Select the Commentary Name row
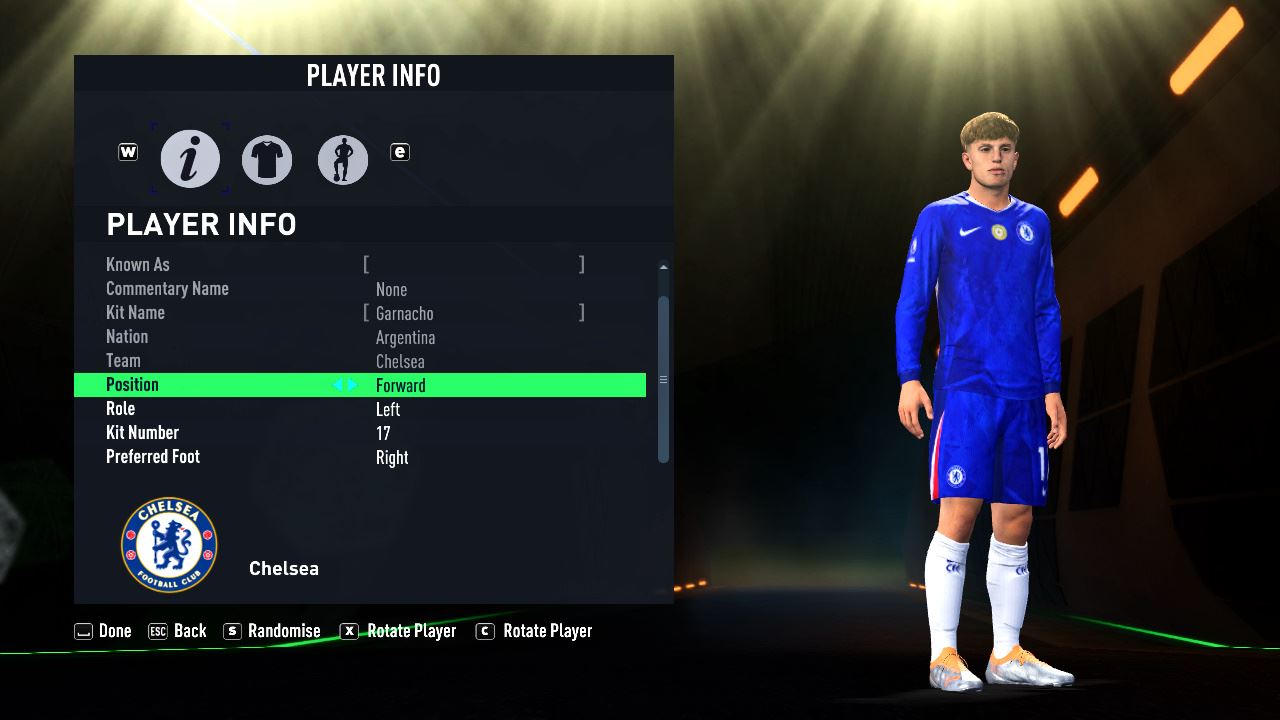Screen dimensions: 1280x720 point(360,289)
